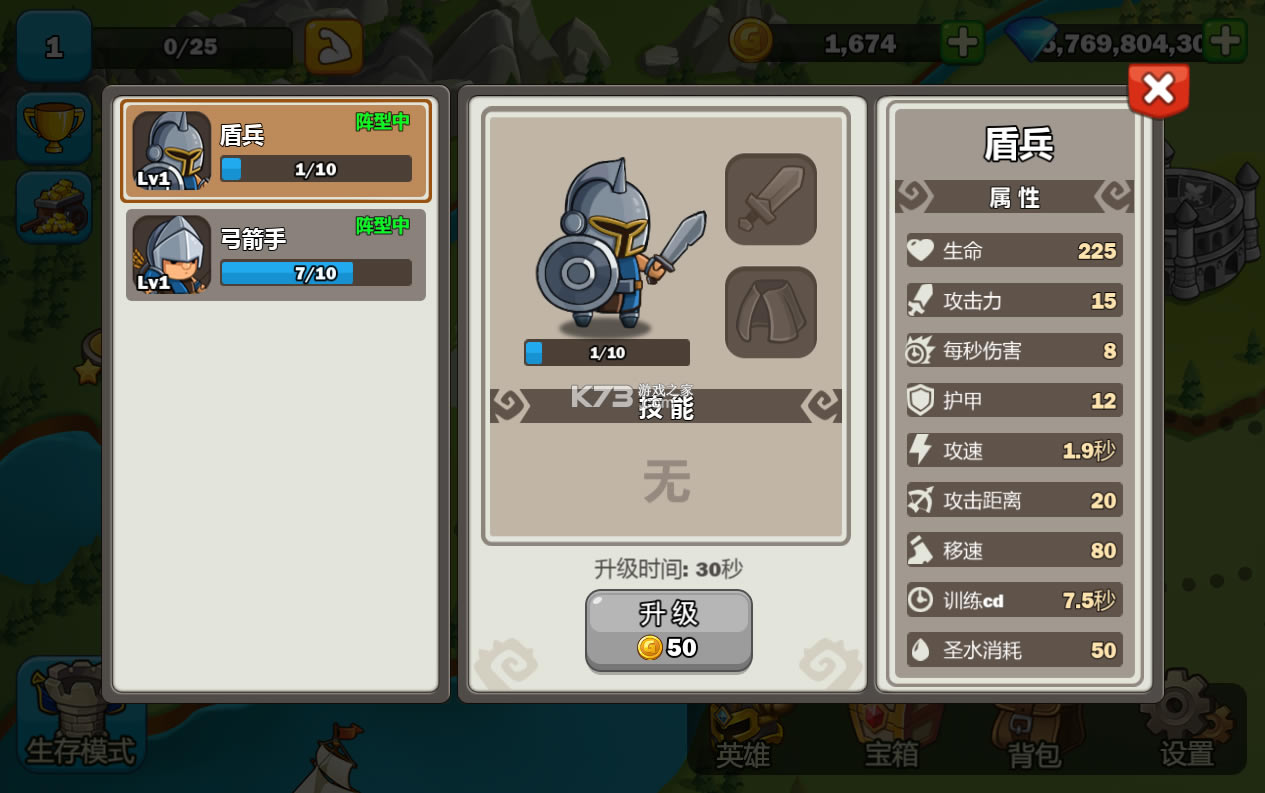
Task: Upgrade unit with the 升级 50 gold button
Action: click(x=668, y=630)
